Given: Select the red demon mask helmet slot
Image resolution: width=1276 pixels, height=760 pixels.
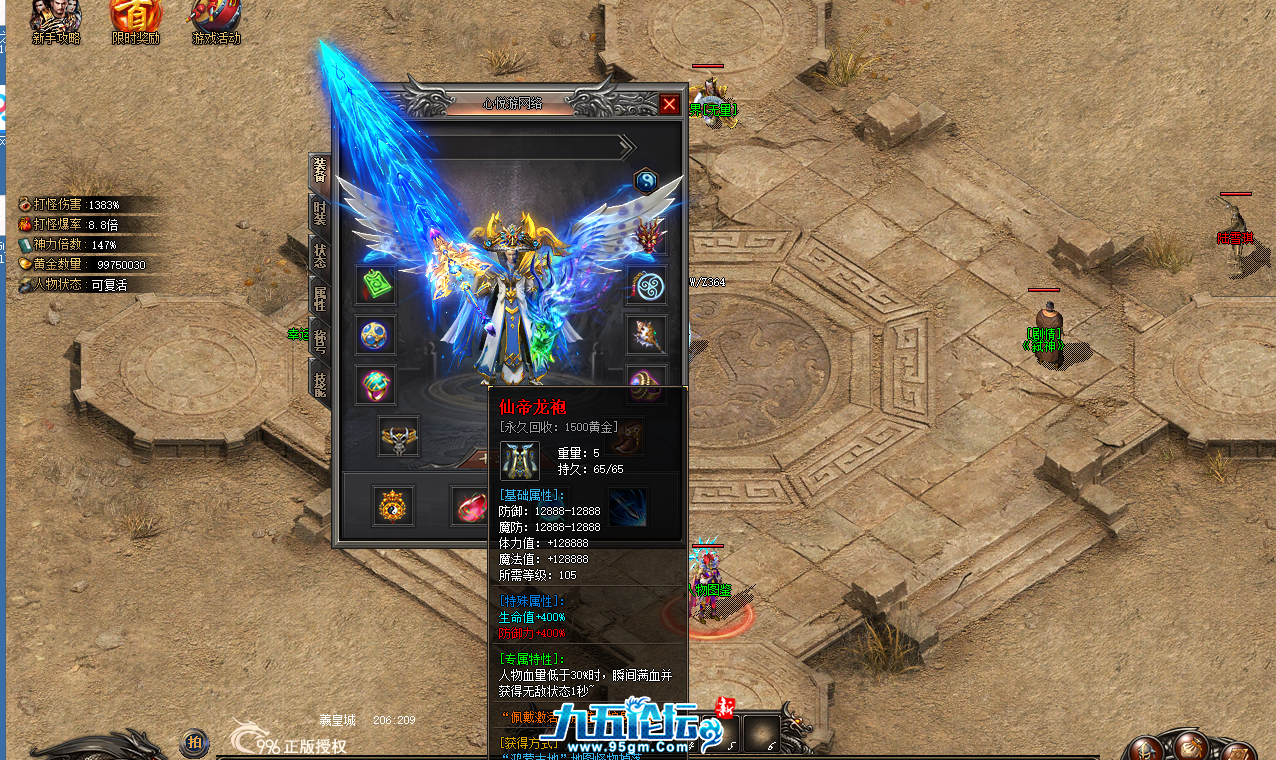Looking at the screenshot, I should click(x=646, y=237).
